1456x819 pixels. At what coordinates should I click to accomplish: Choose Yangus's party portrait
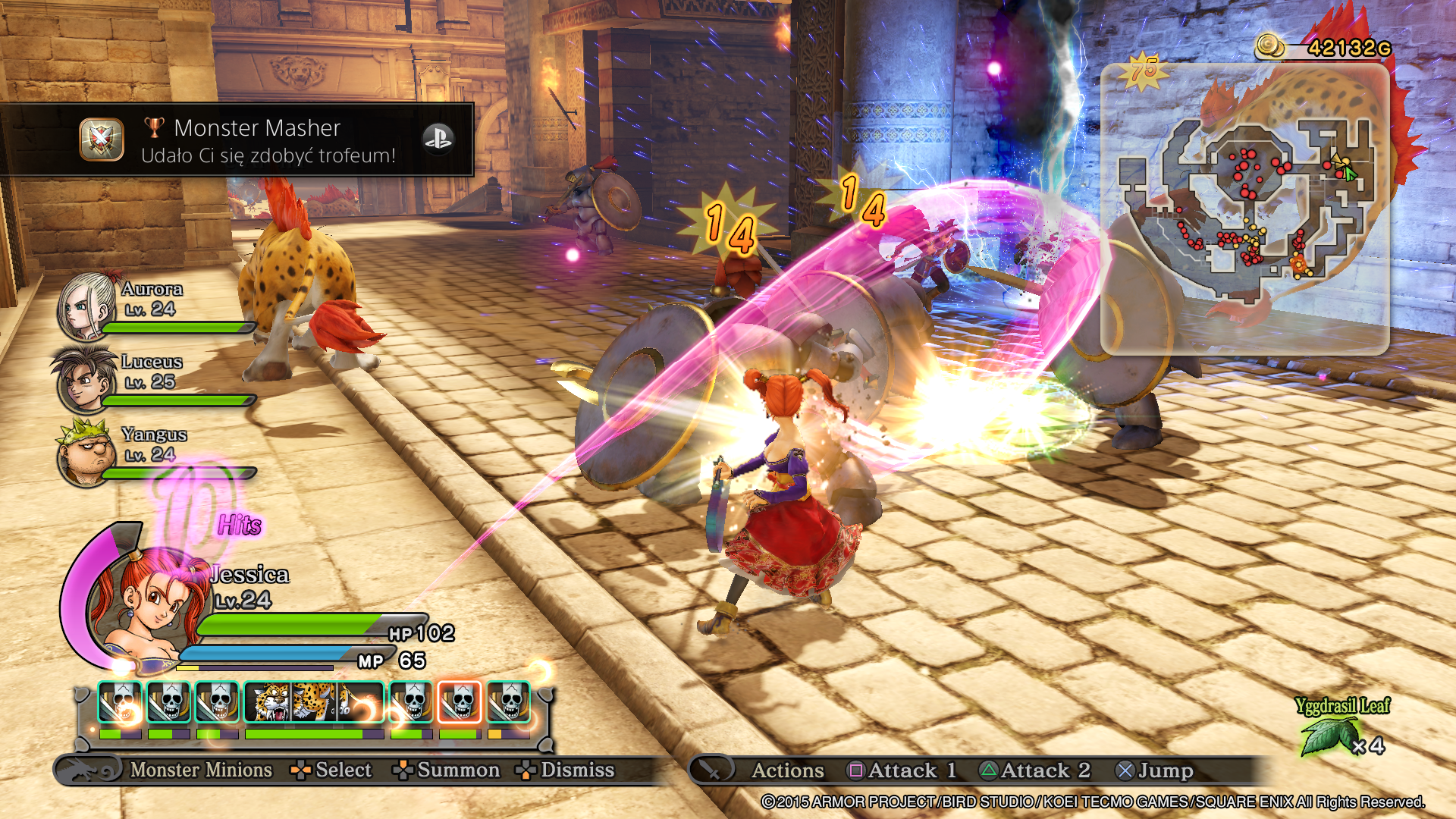click(x=85, y=453)
